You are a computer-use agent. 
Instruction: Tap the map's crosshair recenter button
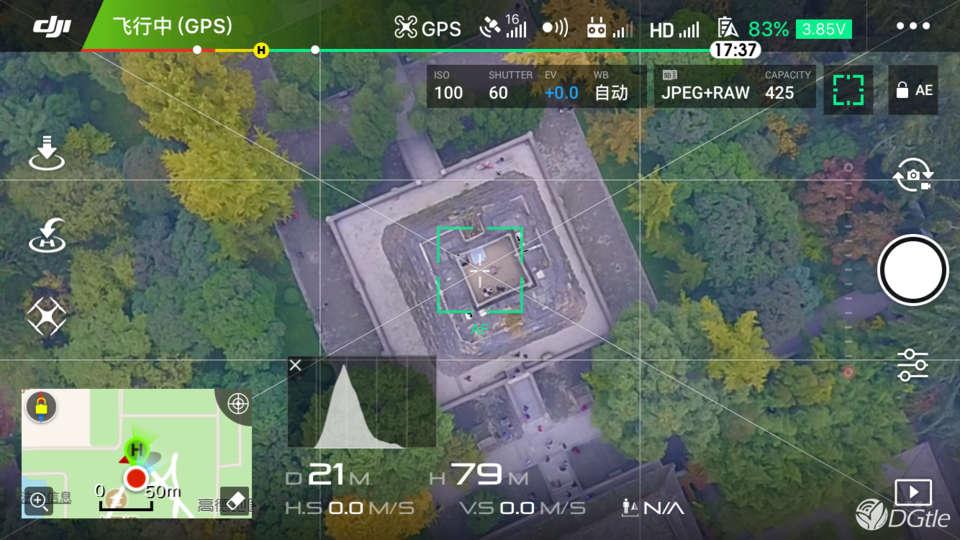click(x=238, y=403)
